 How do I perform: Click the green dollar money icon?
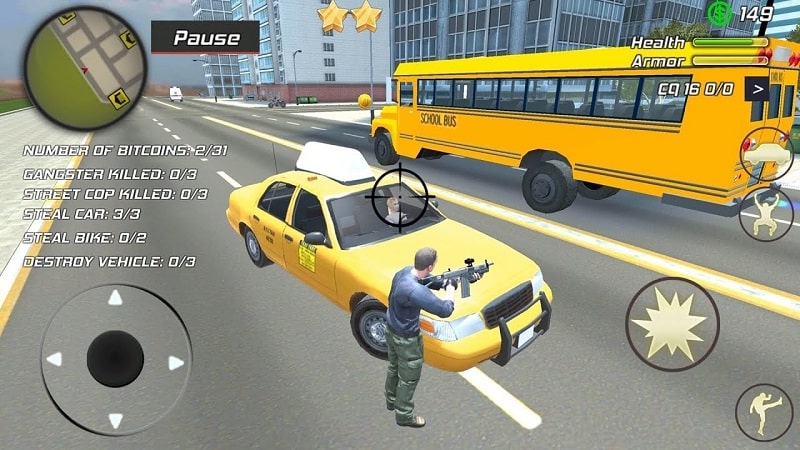pos(718,13)
